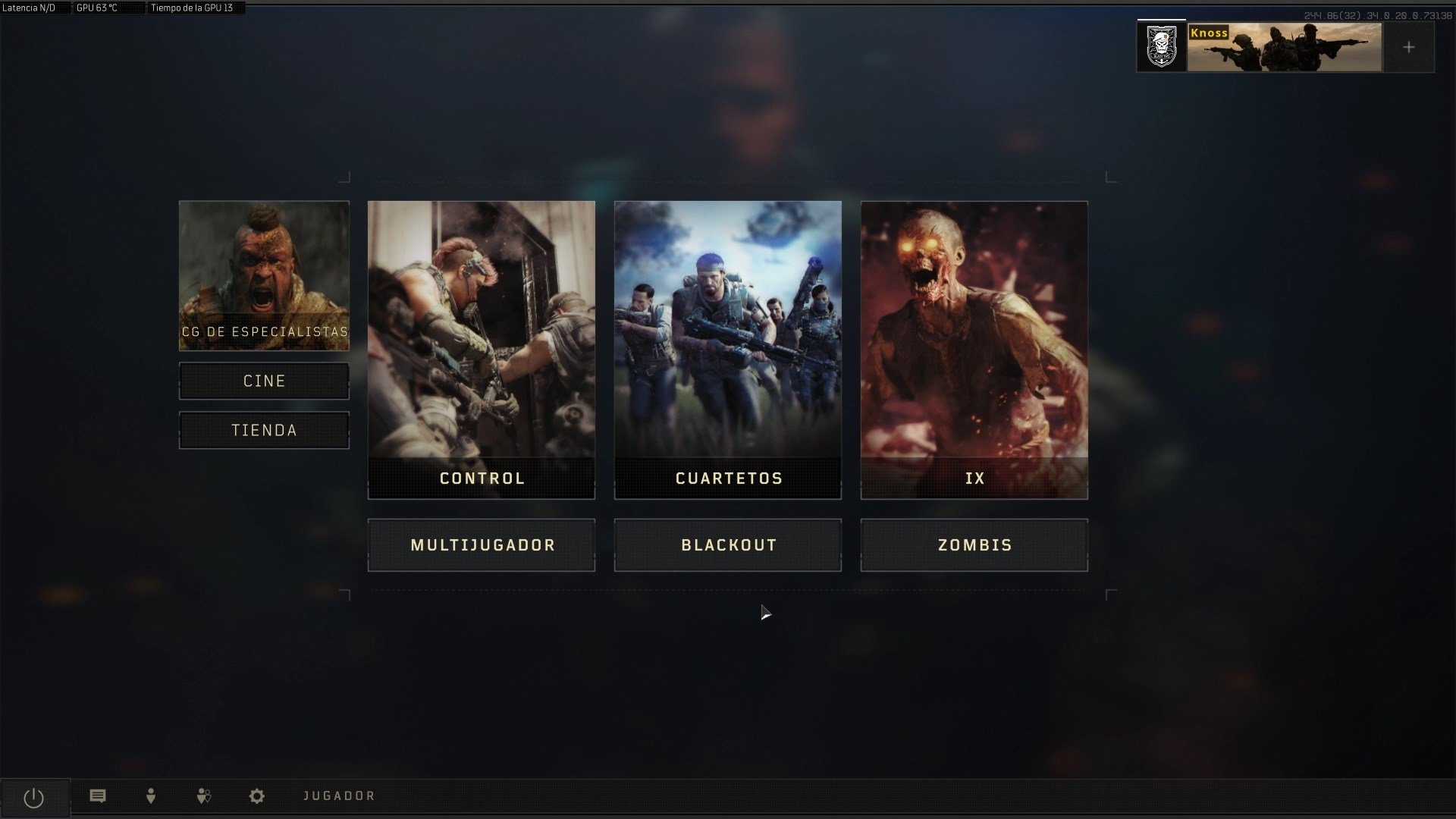Open the TIENDA store
Viewport: 1456px width, 819px height.
[264, 430]
